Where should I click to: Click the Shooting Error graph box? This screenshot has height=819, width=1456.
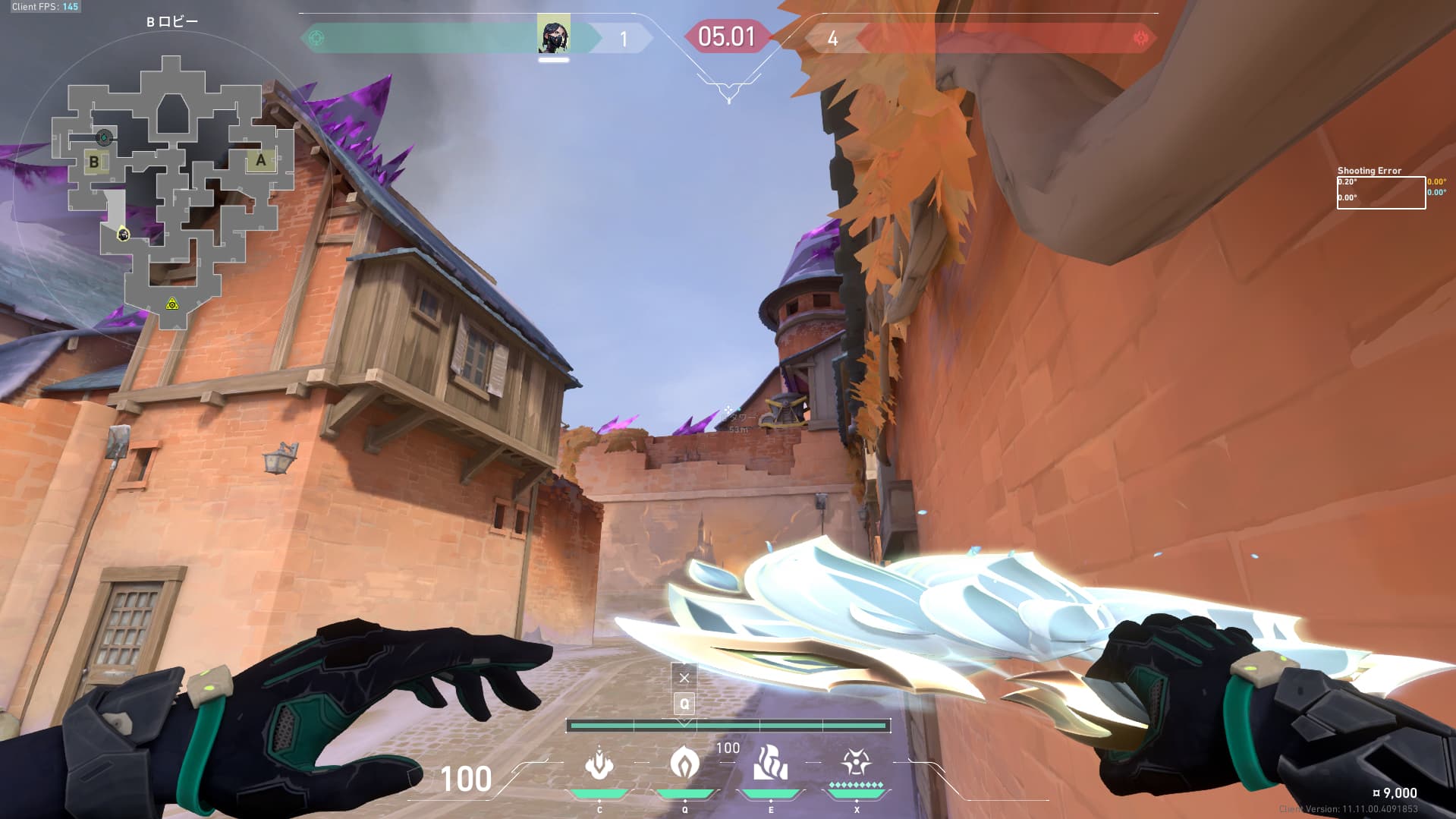click(x=1380, y=193)
